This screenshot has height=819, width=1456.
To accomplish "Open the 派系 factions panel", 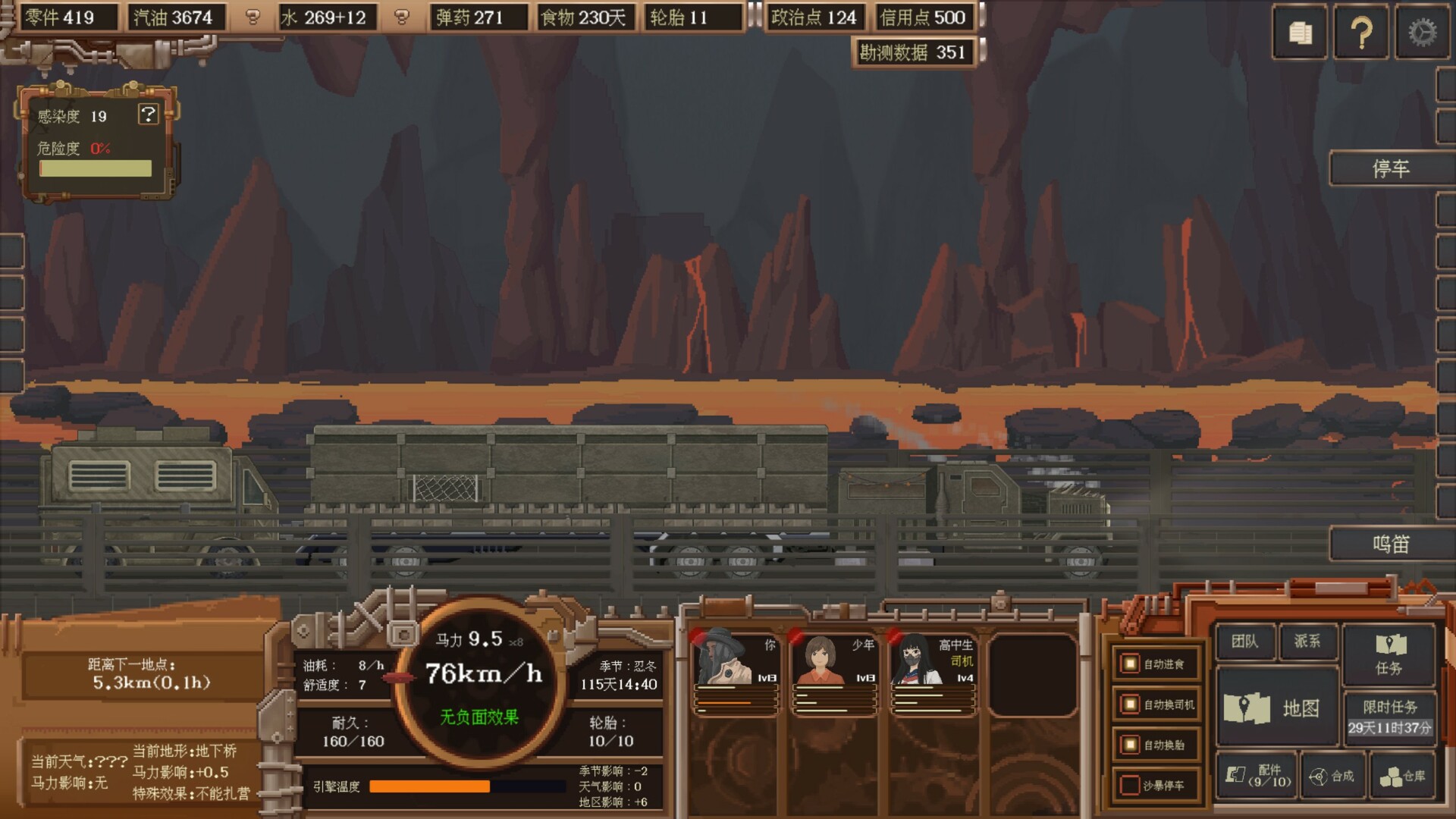I will 1307,642.
